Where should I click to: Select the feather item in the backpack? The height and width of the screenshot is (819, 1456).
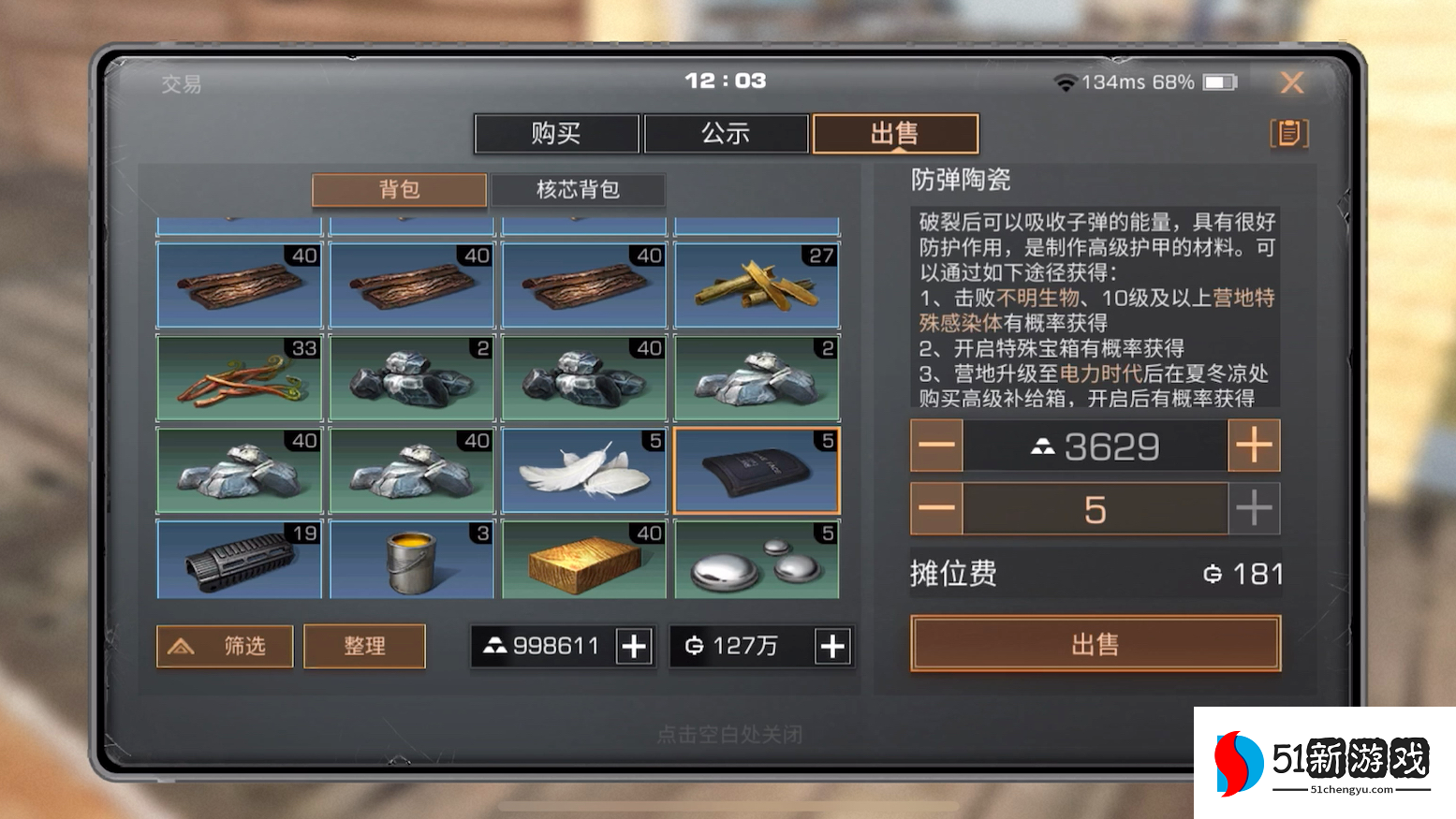[583, 469]
